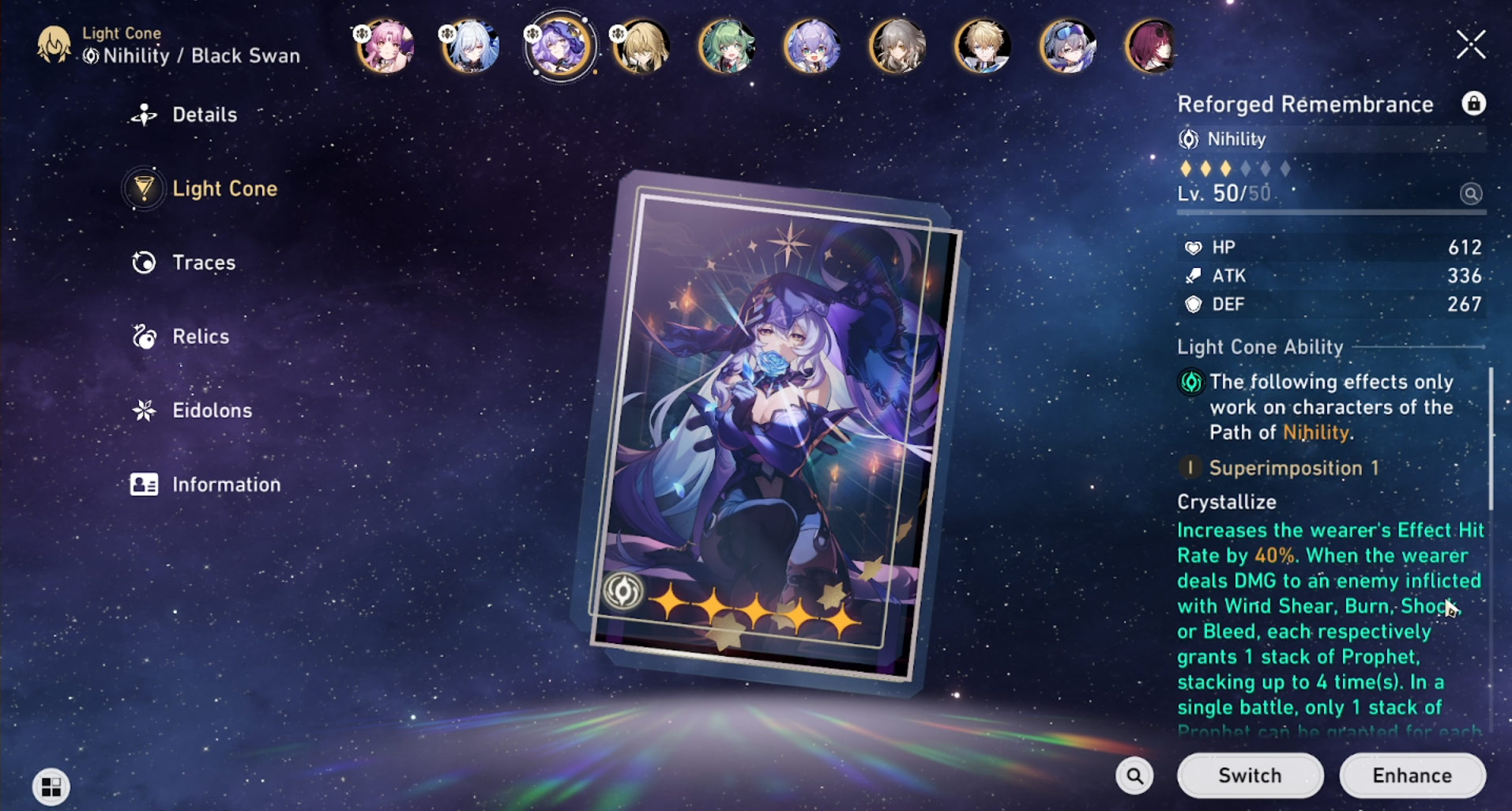
Task: Show the Eidolons tab
Action: point(212,410)
